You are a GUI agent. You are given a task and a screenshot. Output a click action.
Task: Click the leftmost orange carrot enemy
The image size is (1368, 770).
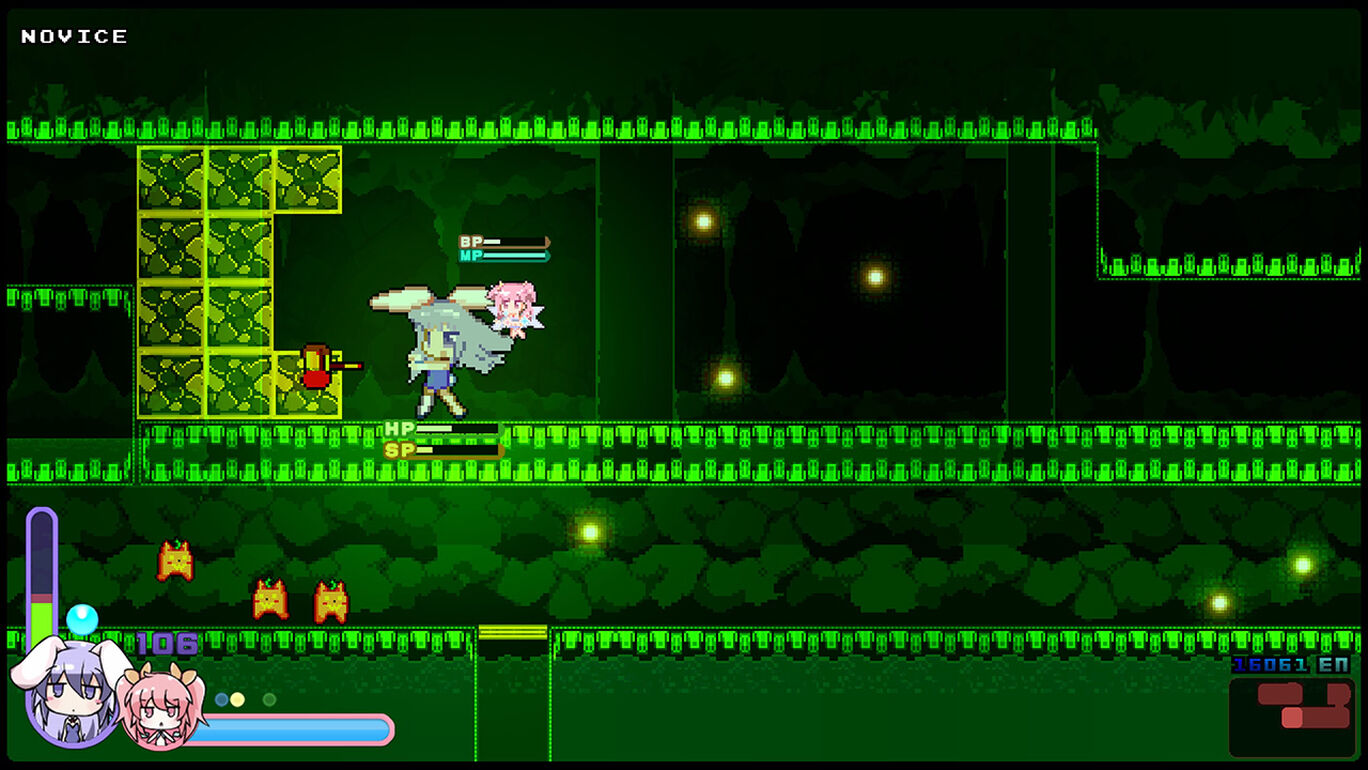[x=173, y=560]
